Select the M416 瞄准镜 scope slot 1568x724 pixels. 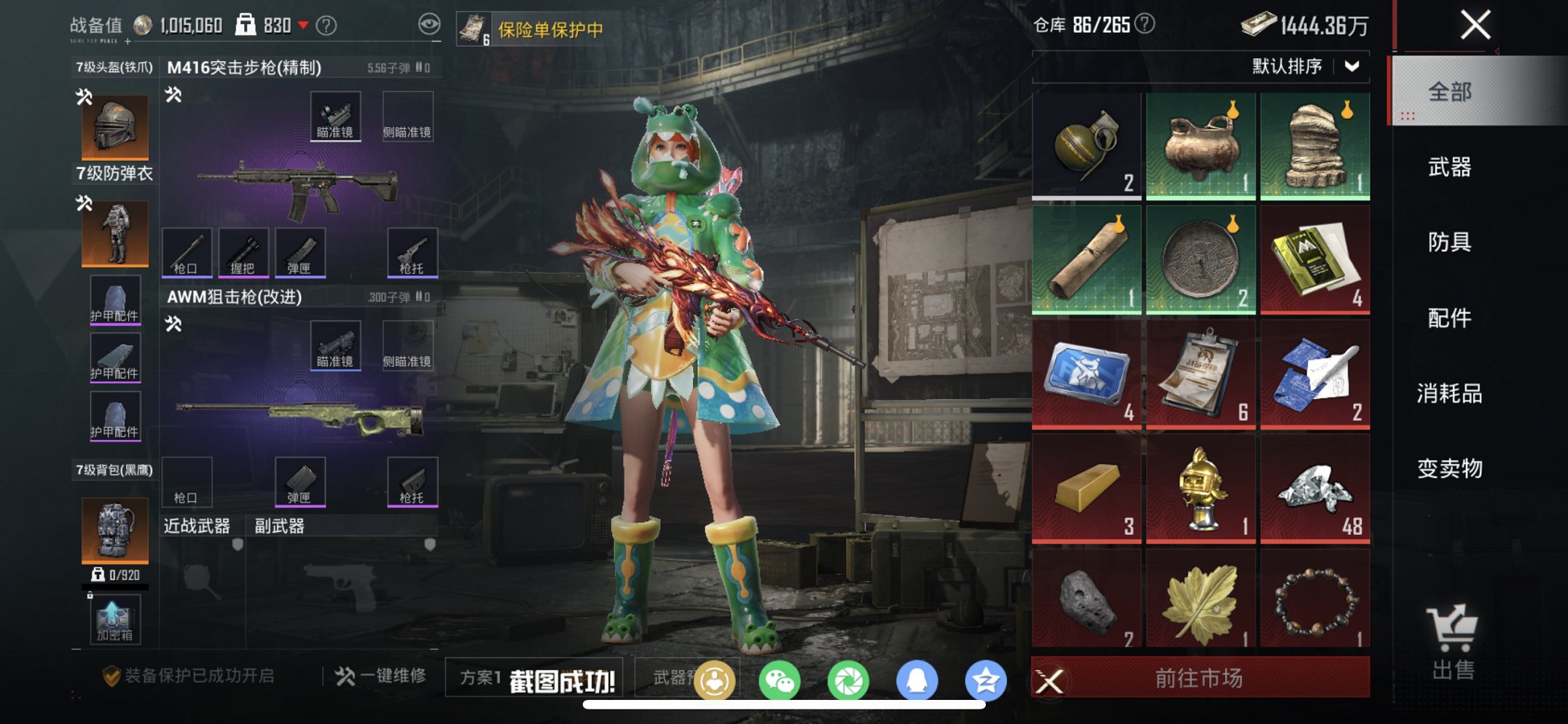[x=336, y=116]
